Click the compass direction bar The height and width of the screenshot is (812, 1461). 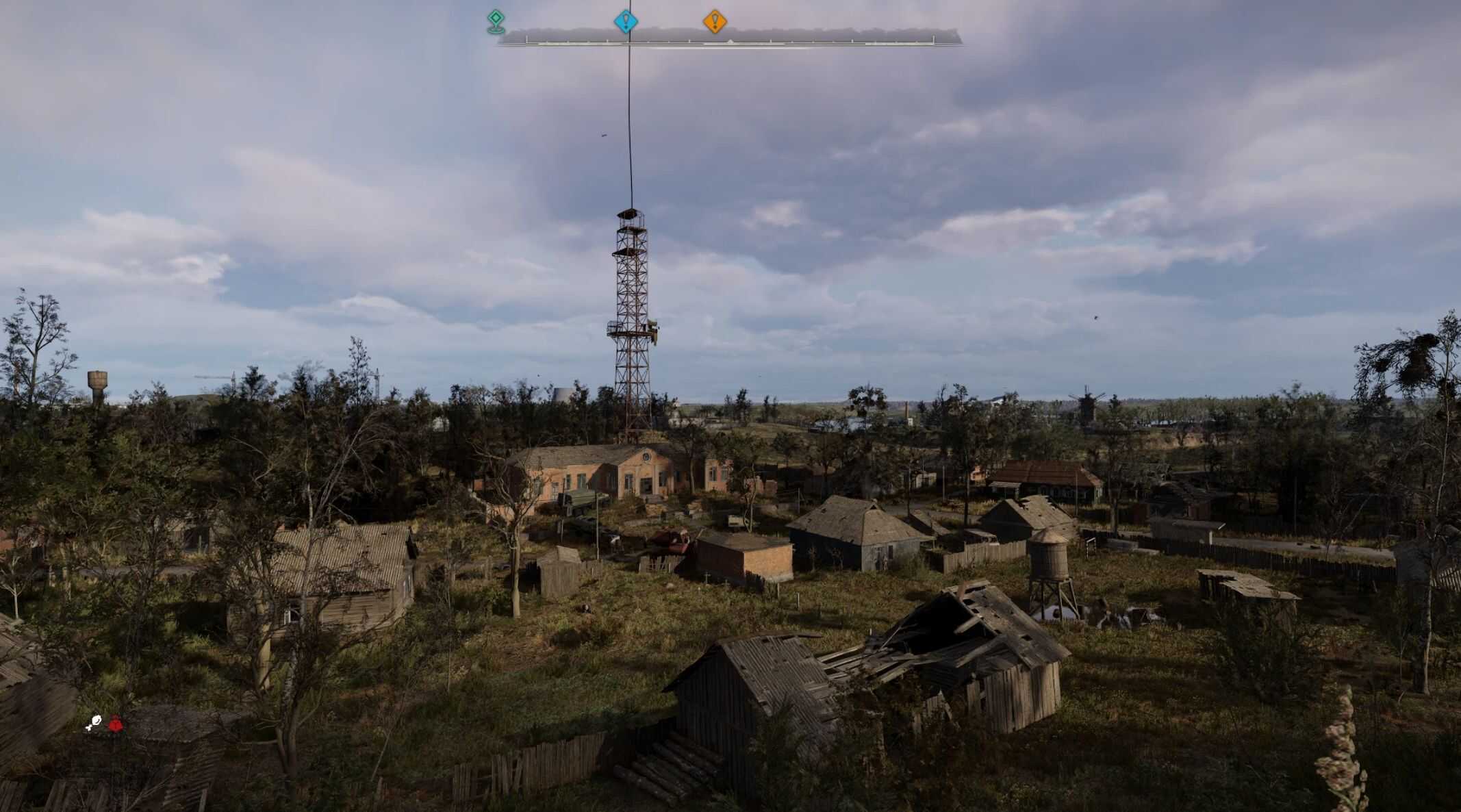pos(730,40)
